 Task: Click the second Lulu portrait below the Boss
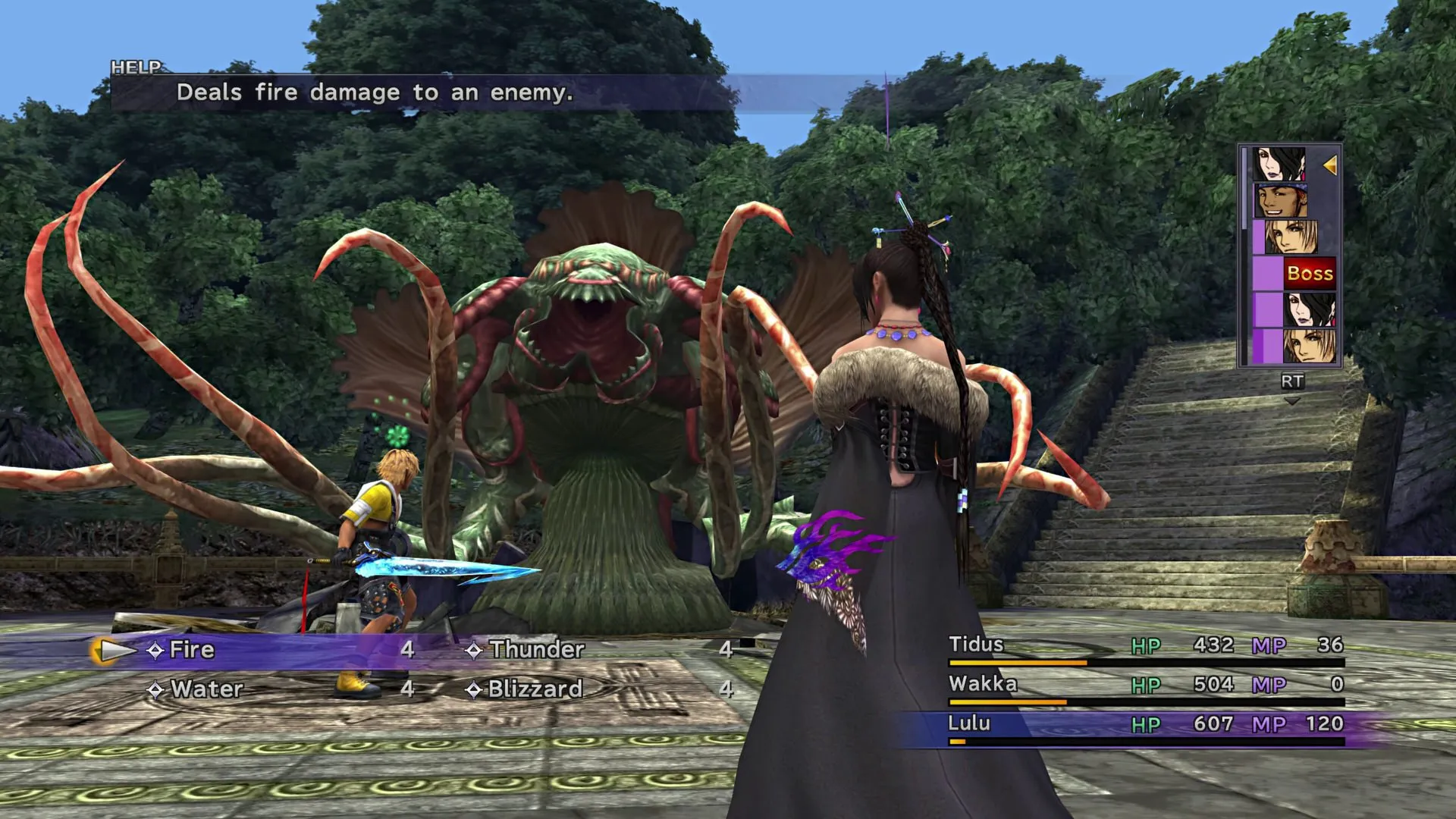(x=1309, y=310)
